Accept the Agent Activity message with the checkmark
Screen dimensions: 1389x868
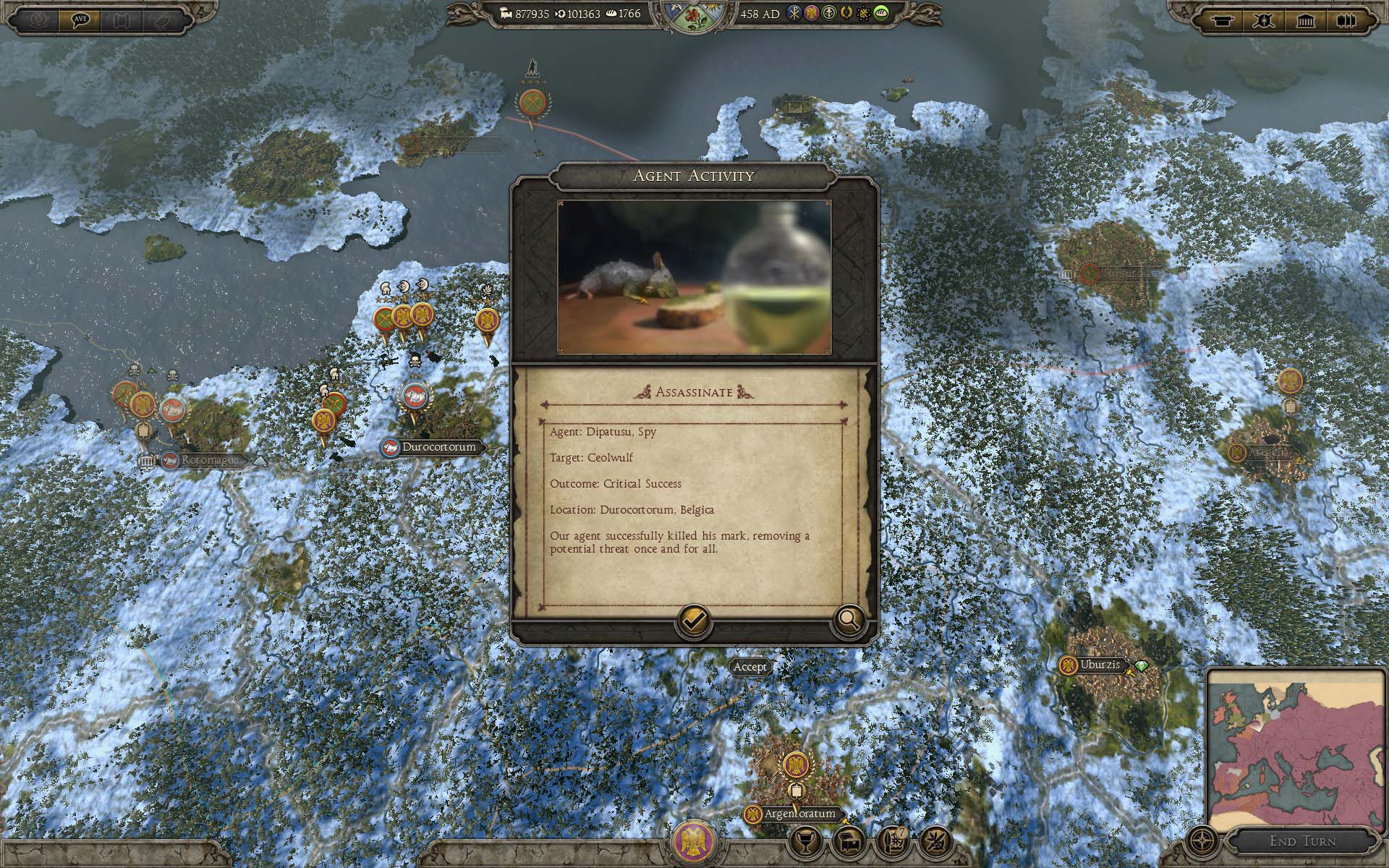693,621
